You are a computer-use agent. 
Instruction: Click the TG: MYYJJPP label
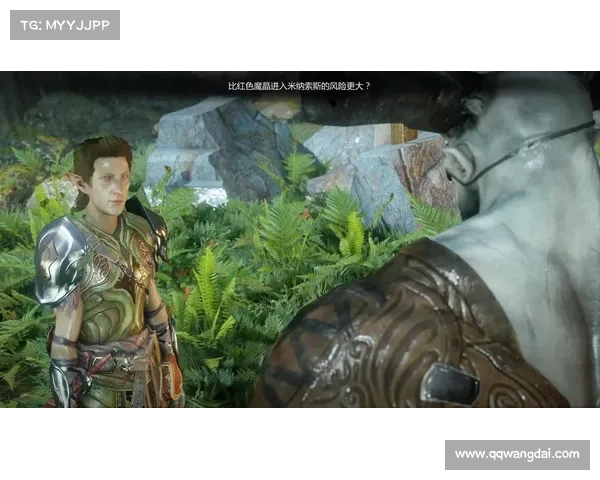64,25
